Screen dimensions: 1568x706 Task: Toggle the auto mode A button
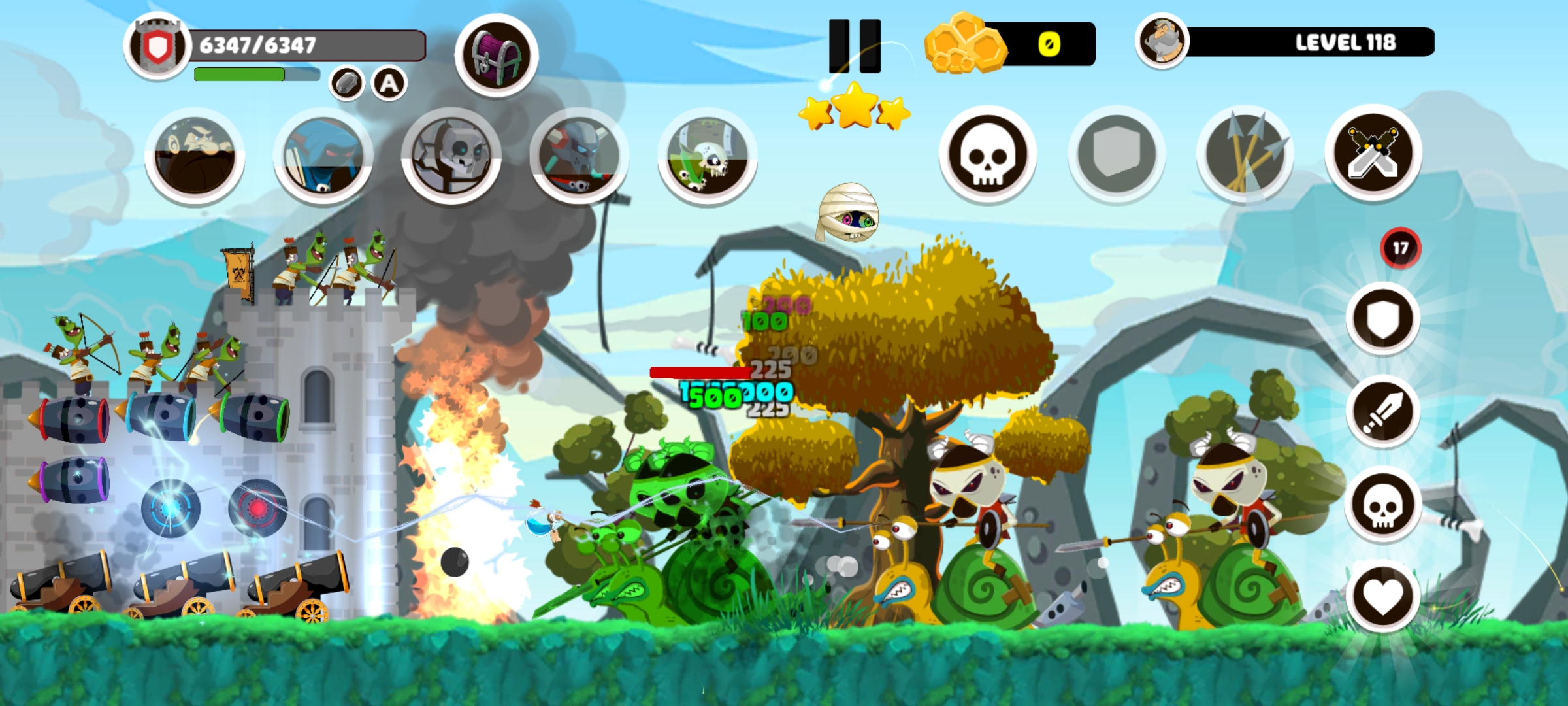click(x=389, y=84)
